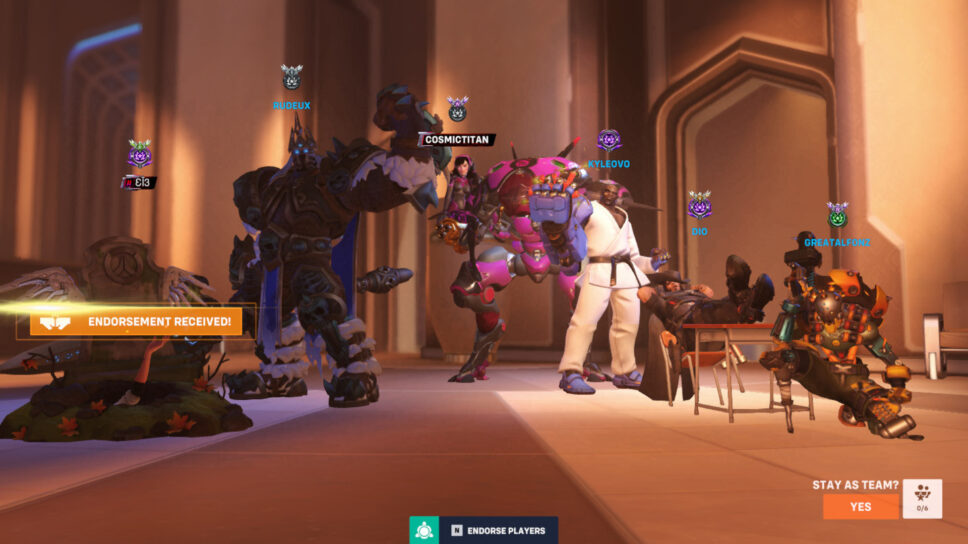Select the DIO player name tag
Screen dimensions: 968x544
pyautogui.click(x=699, y=232)
